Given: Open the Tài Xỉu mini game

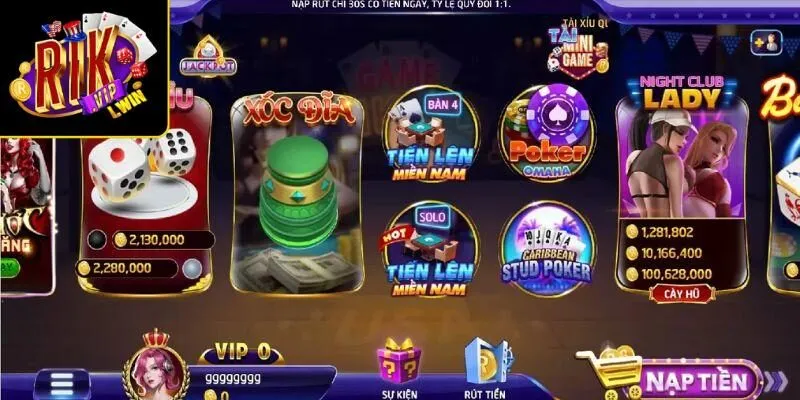Looking at the screenshot, I should click(578, 50).
